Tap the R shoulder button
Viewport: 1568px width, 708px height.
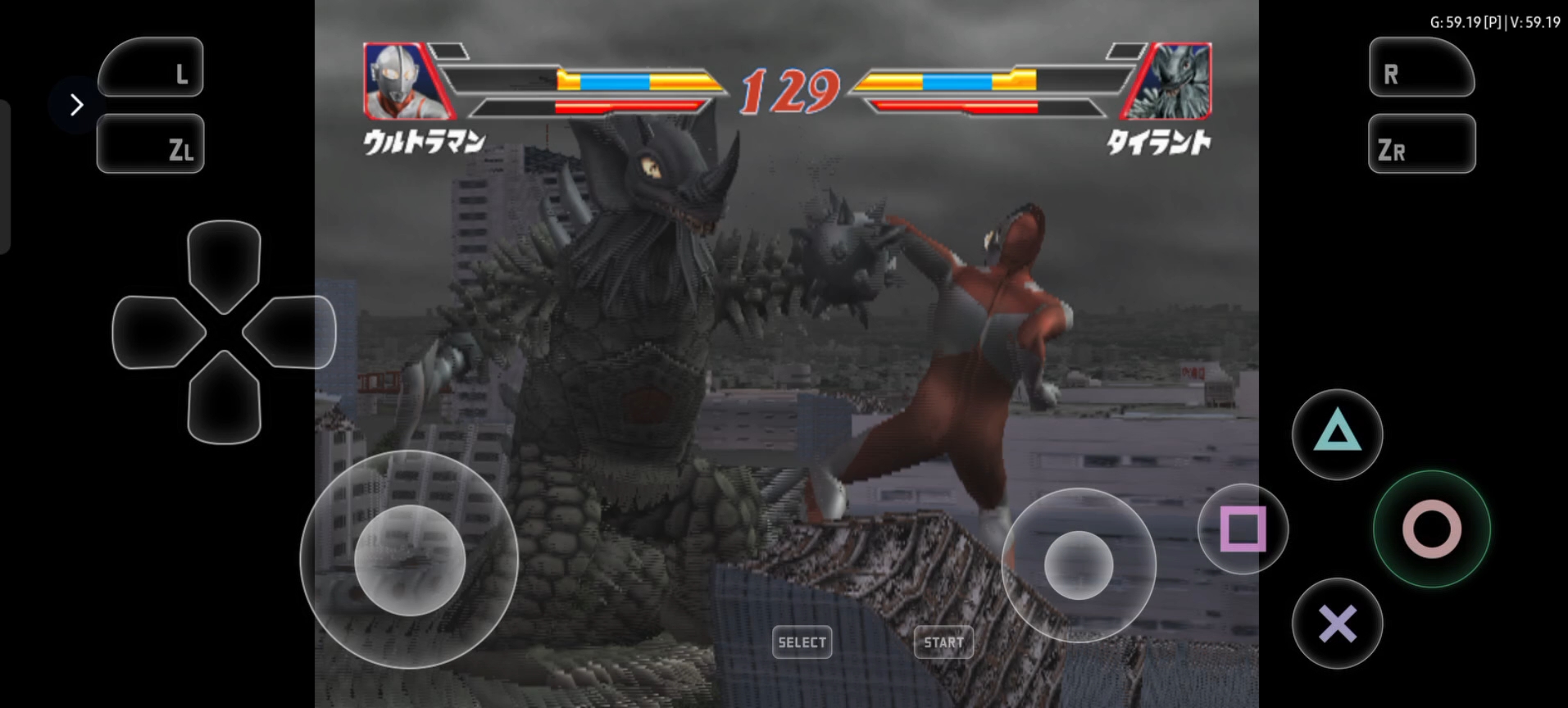pyautogui.click(x=1421, y=67)
